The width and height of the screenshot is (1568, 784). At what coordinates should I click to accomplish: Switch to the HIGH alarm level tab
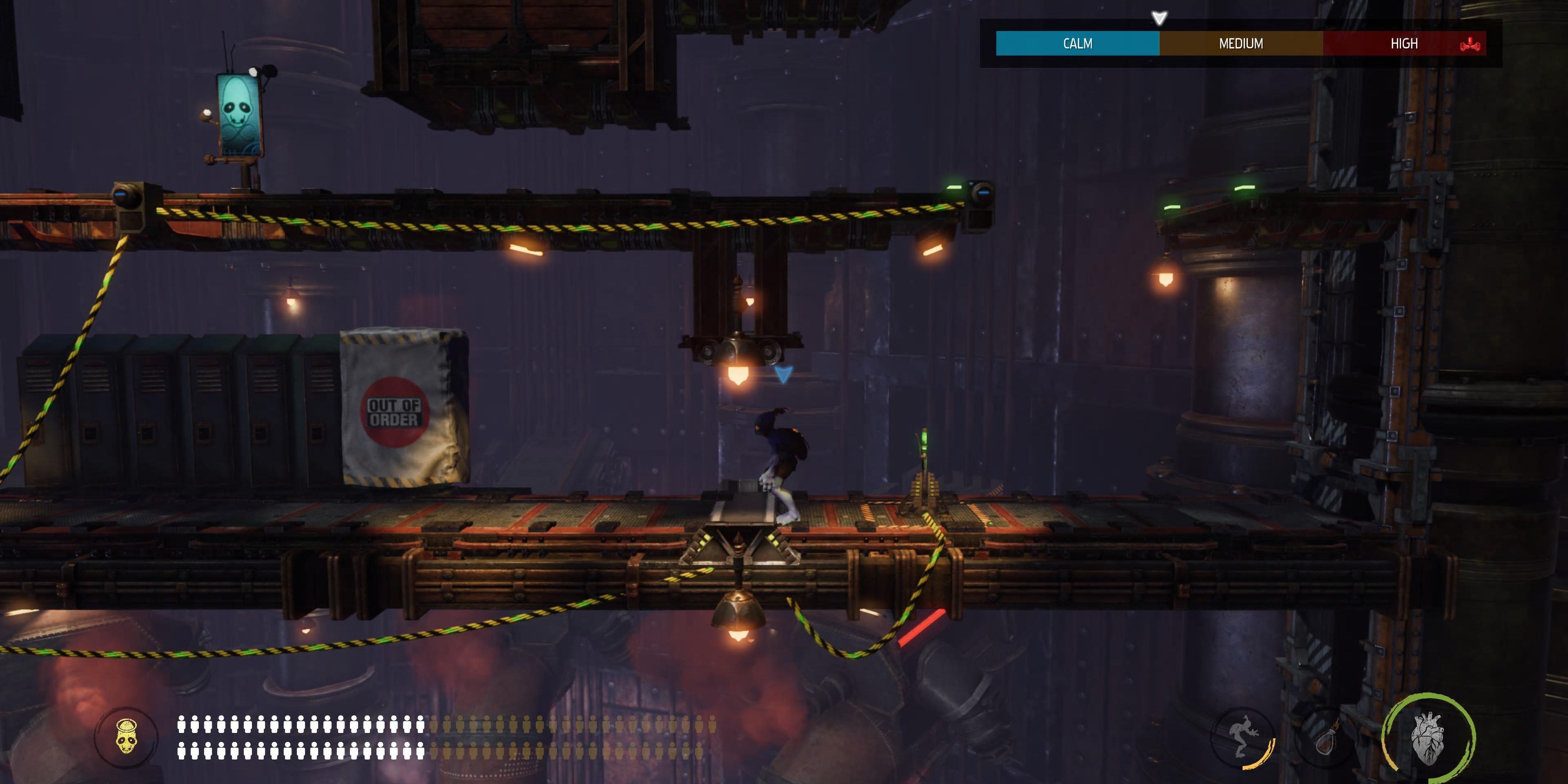1404,43
